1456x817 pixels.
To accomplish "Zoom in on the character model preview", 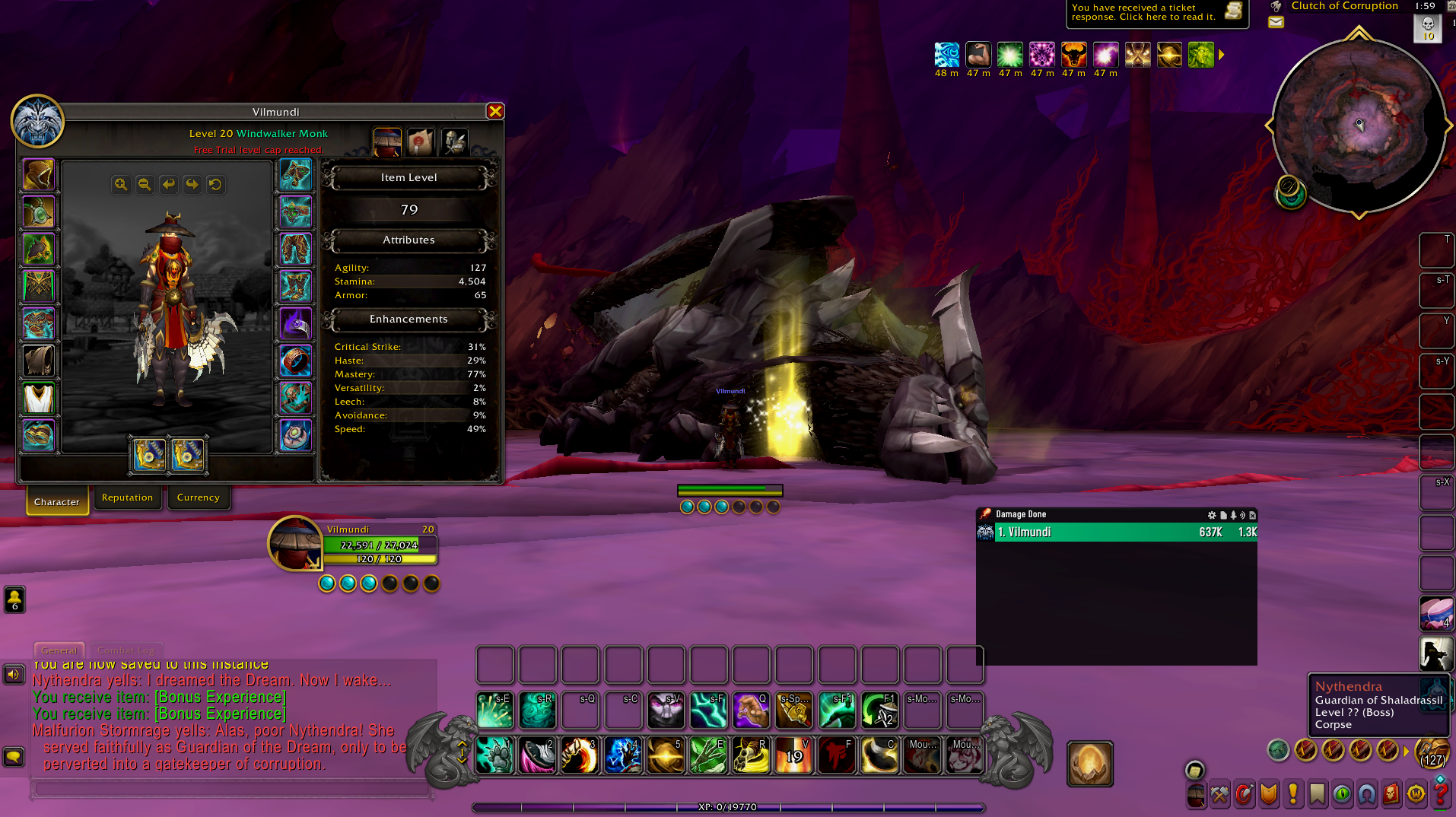I will [x=121, y=185].
